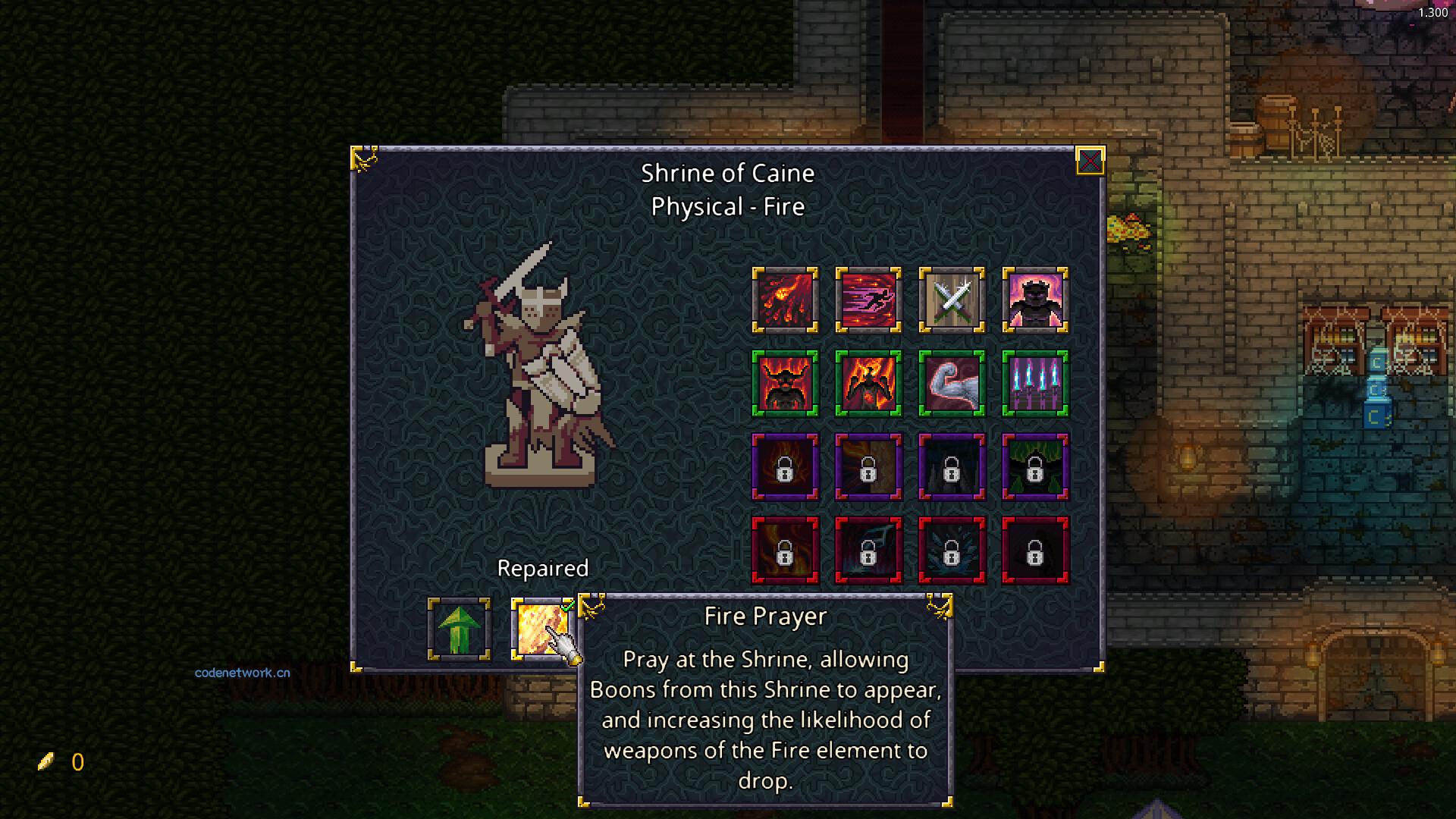Close the Shrine of Caine window

1090,161
